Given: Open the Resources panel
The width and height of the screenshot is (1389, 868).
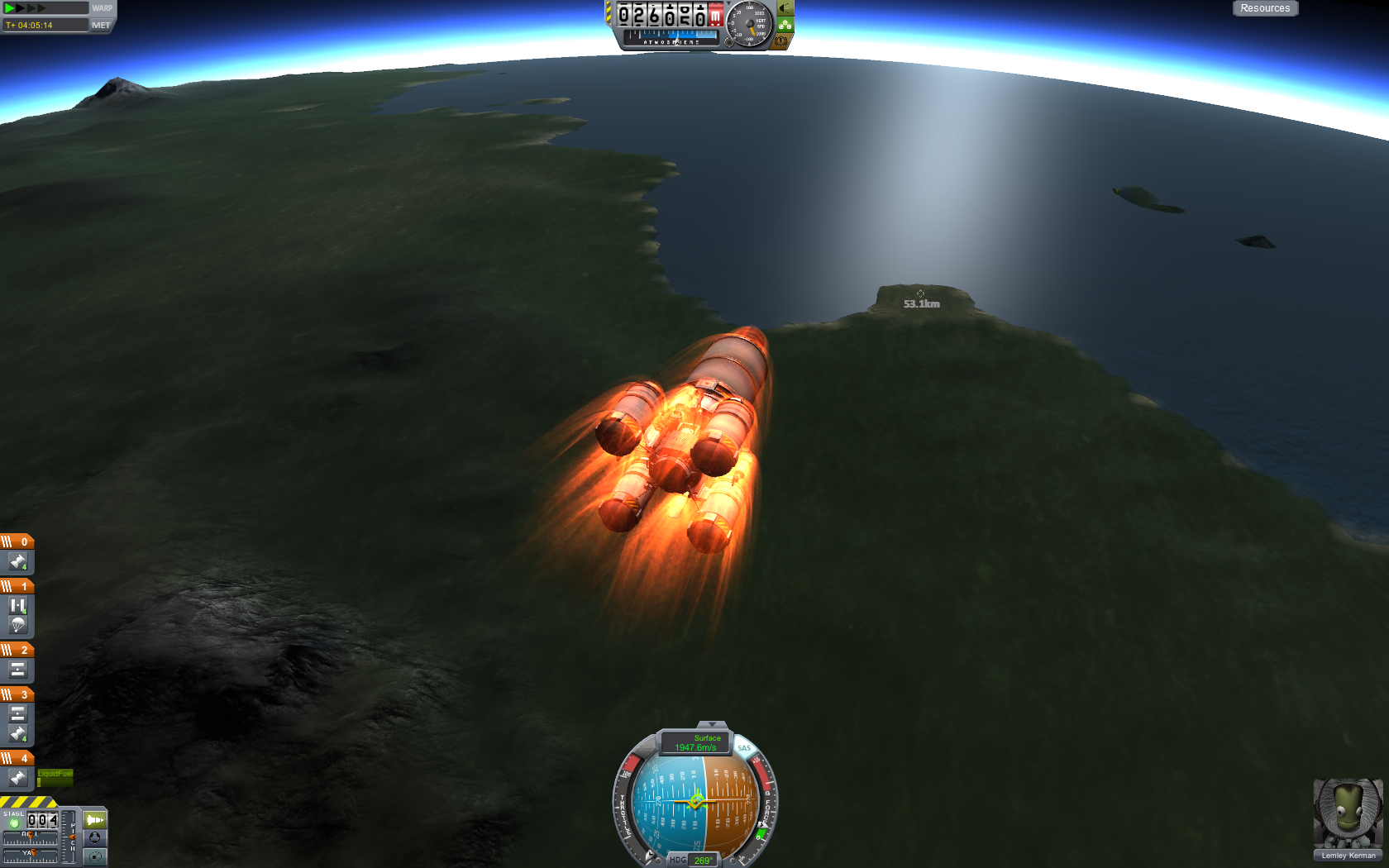Looking at the screenshot, I should click(1264, 8).
